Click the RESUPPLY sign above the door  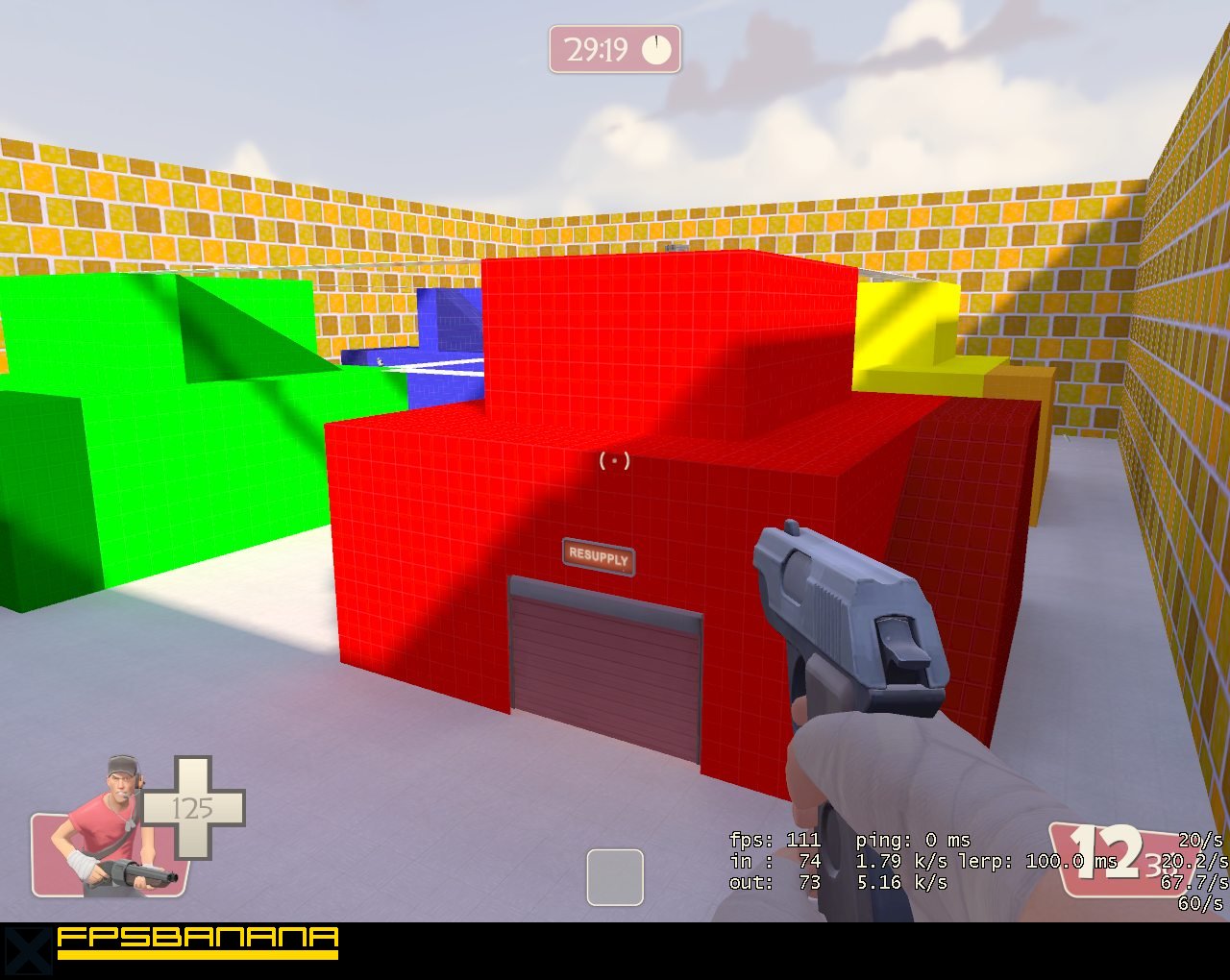(598, 554)
